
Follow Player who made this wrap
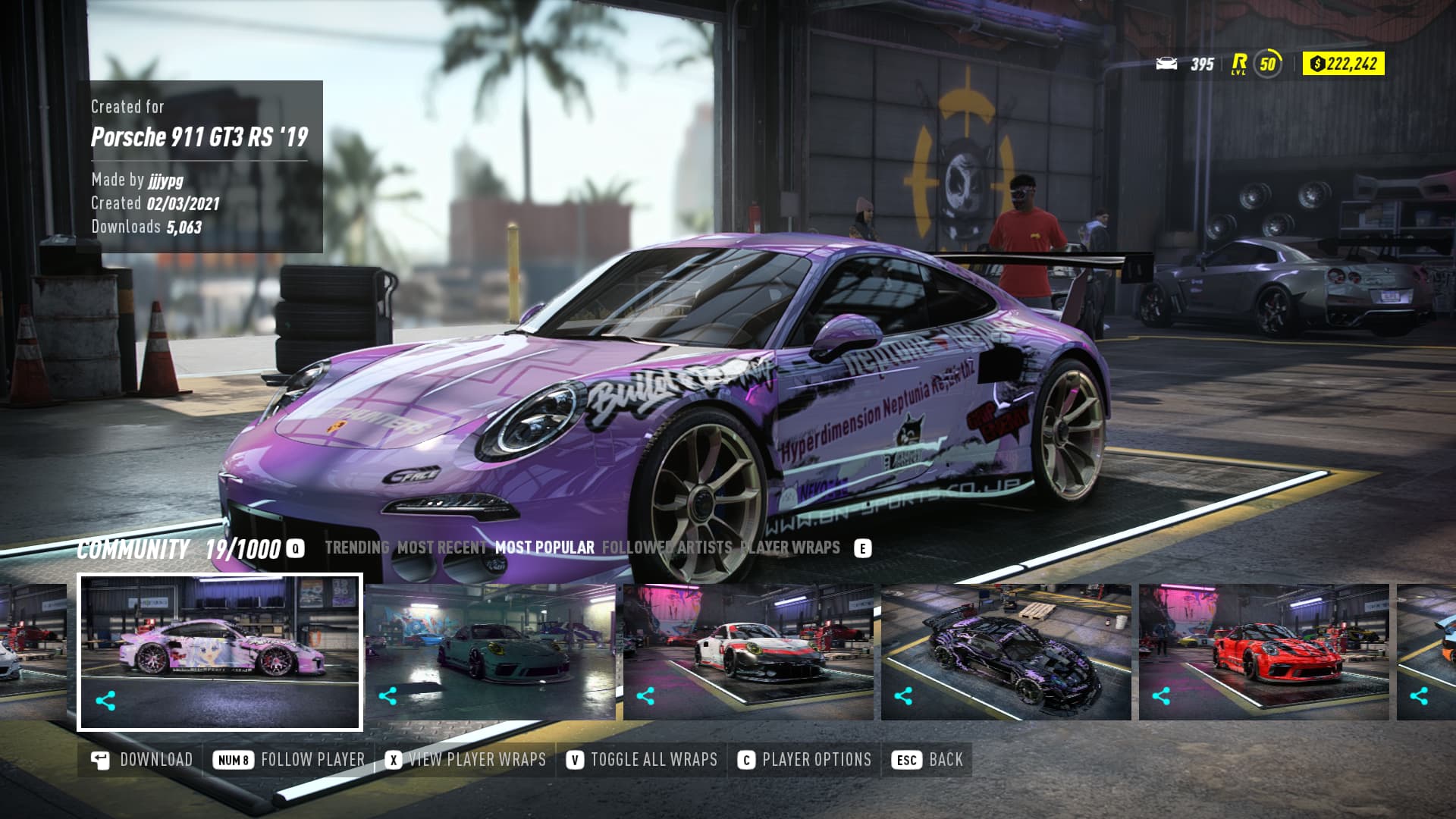[289, 760]
